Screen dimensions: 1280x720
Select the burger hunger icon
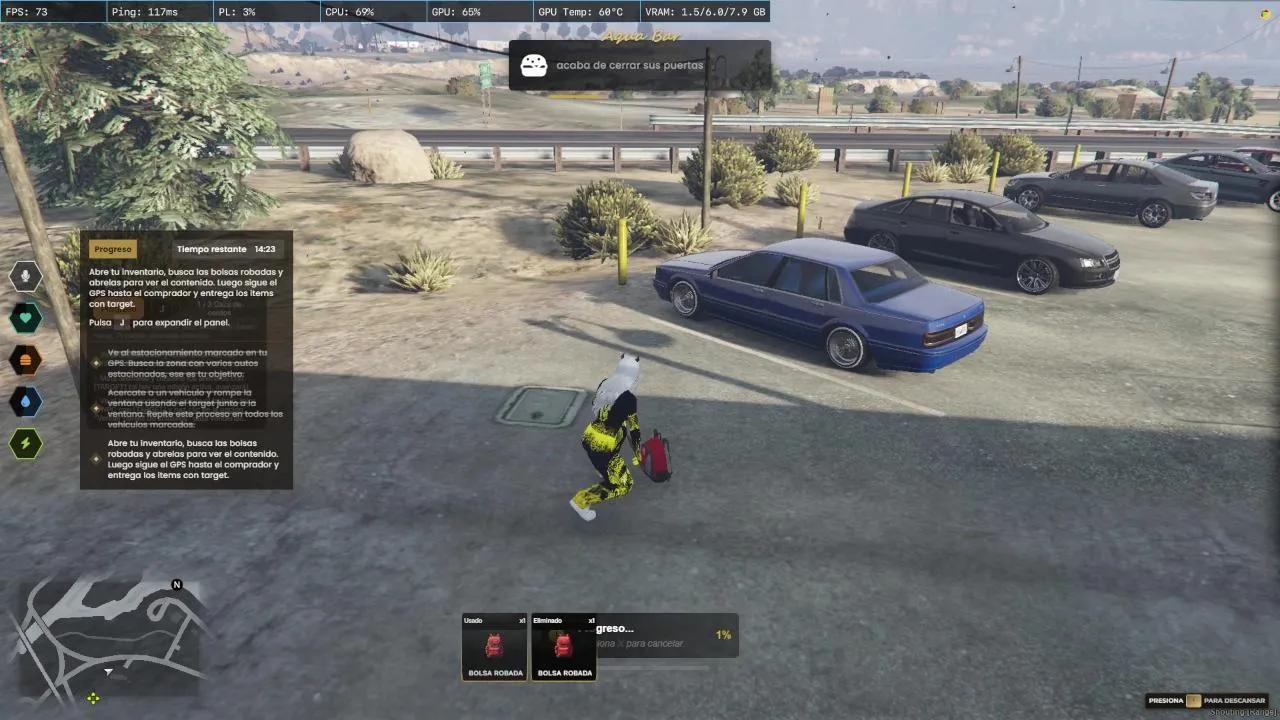[26, 360]
